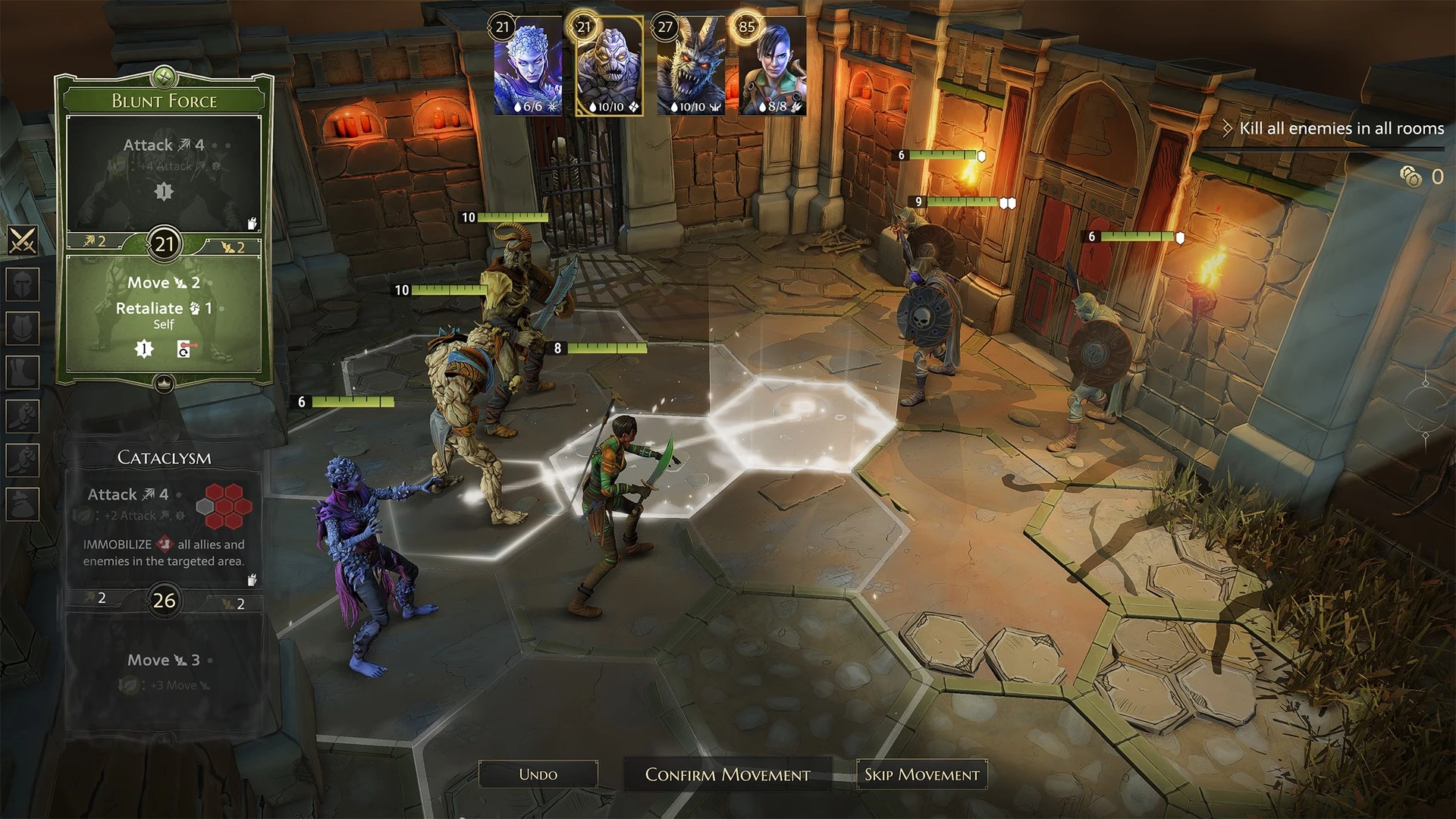1456x819 pixels.
Task: Choose Skip Movement
Action: [x=921, y=774]
